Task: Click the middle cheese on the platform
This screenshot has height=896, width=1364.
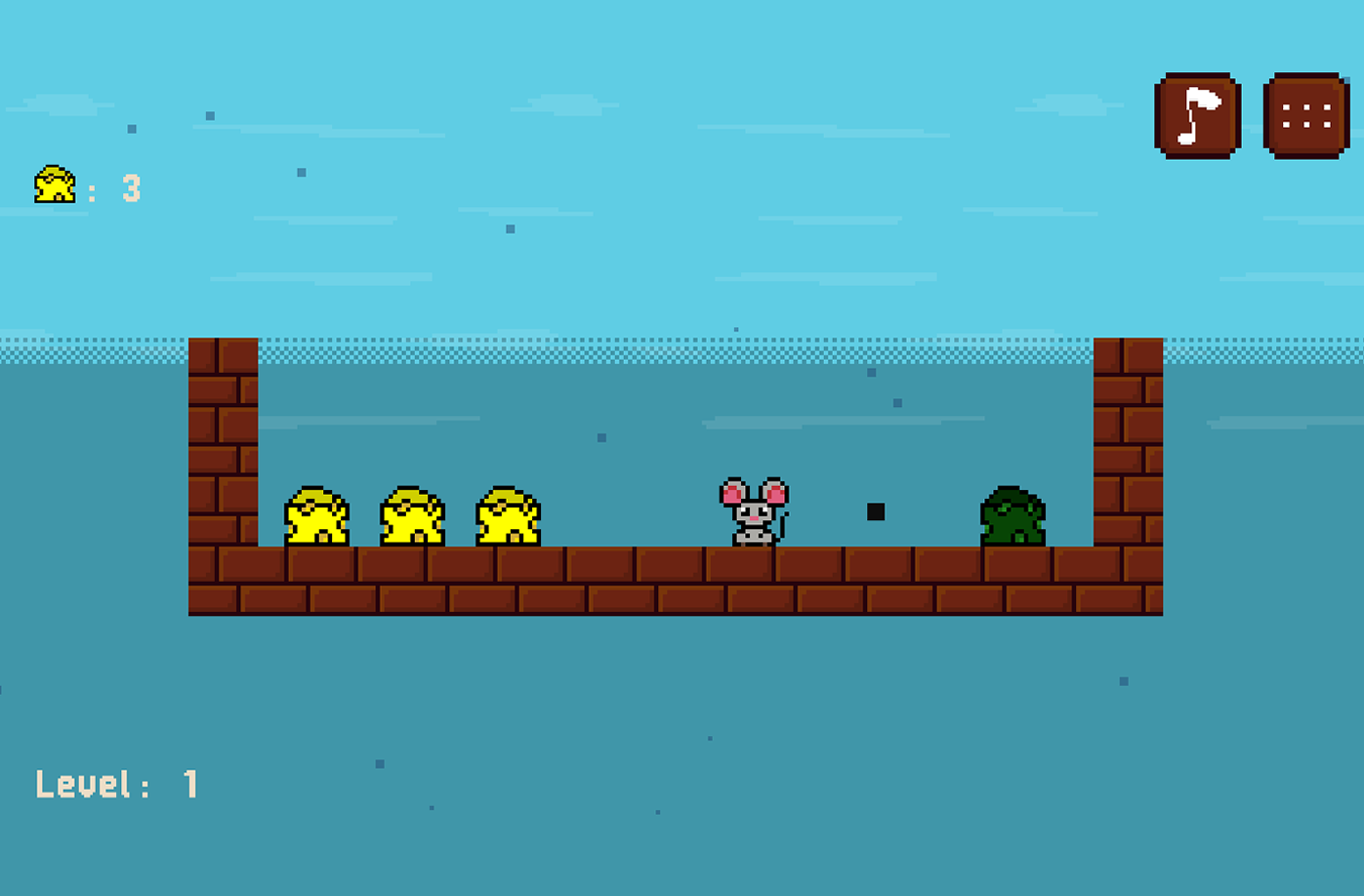Action: pyautogui.click(x=414, y=515)
